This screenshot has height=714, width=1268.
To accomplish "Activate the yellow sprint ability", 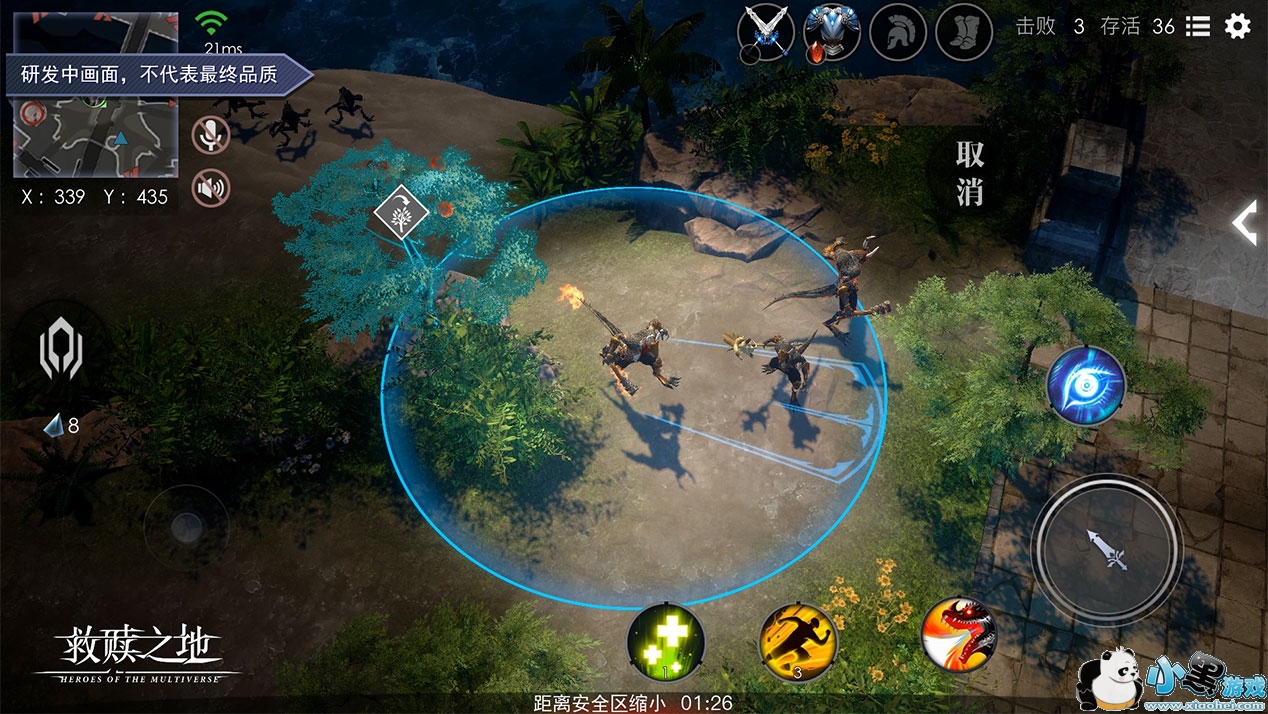I will [x=797, y=640].
